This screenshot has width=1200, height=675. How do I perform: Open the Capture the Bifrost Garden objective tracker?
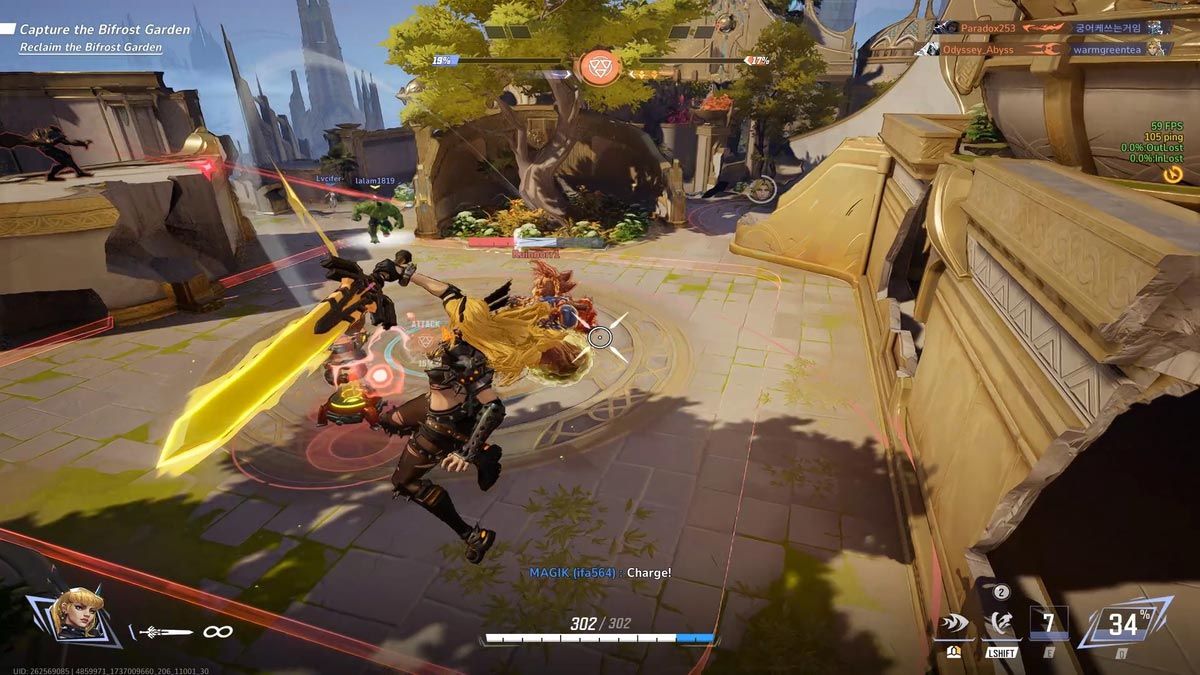[x=104, y=30]
